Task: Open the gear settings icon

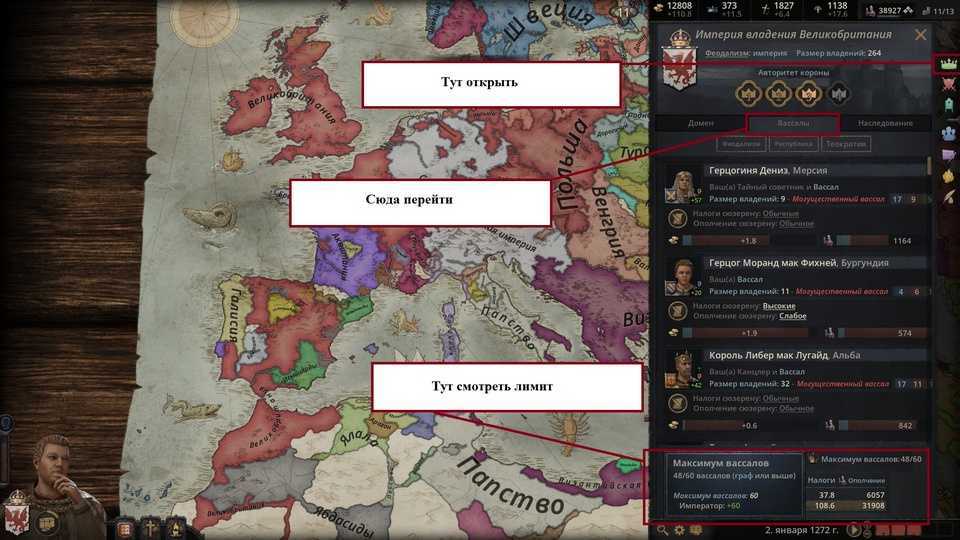Action: [678, 529]
